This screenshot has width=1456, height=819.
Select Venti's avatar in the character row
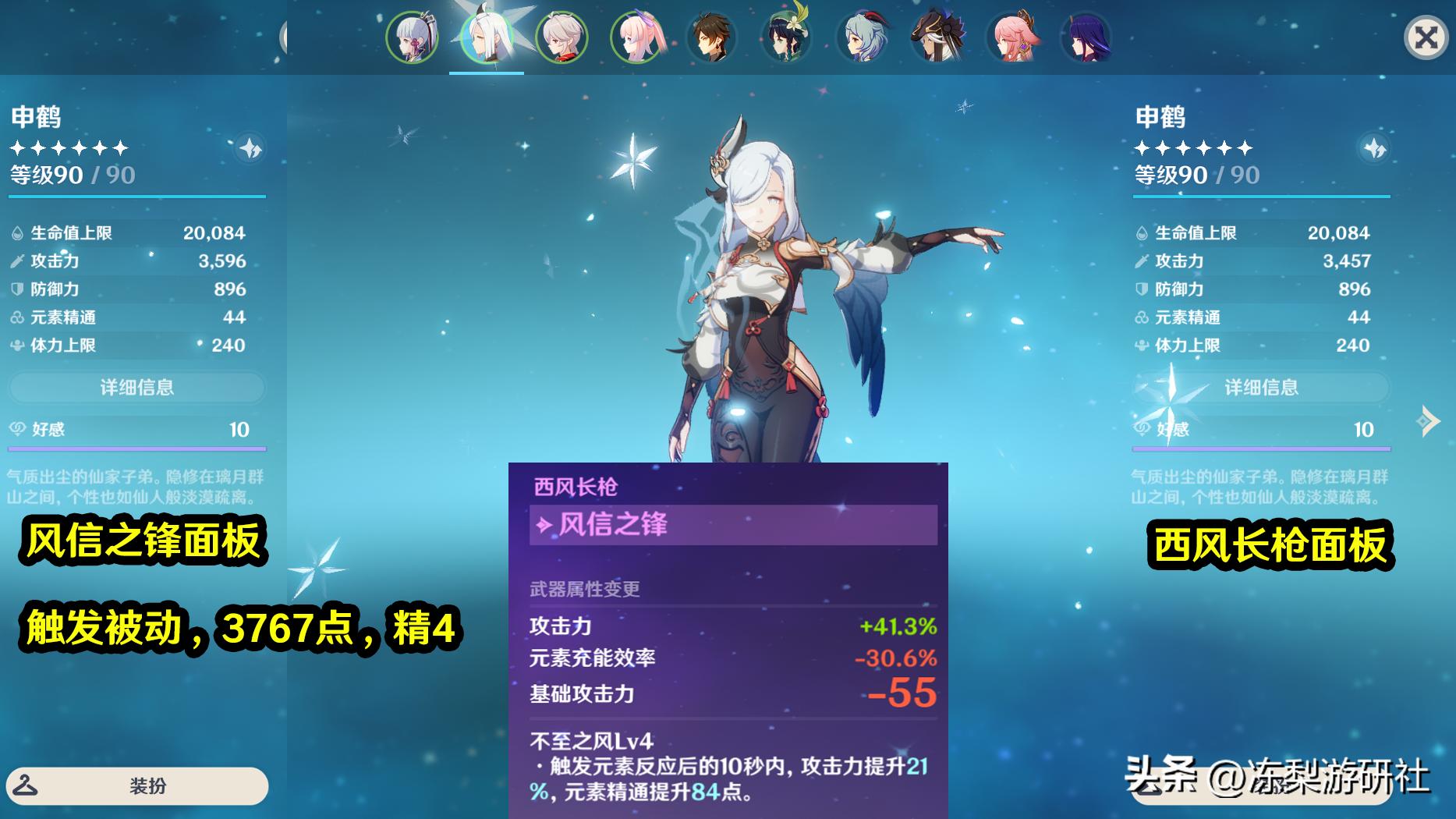point(786,35)
